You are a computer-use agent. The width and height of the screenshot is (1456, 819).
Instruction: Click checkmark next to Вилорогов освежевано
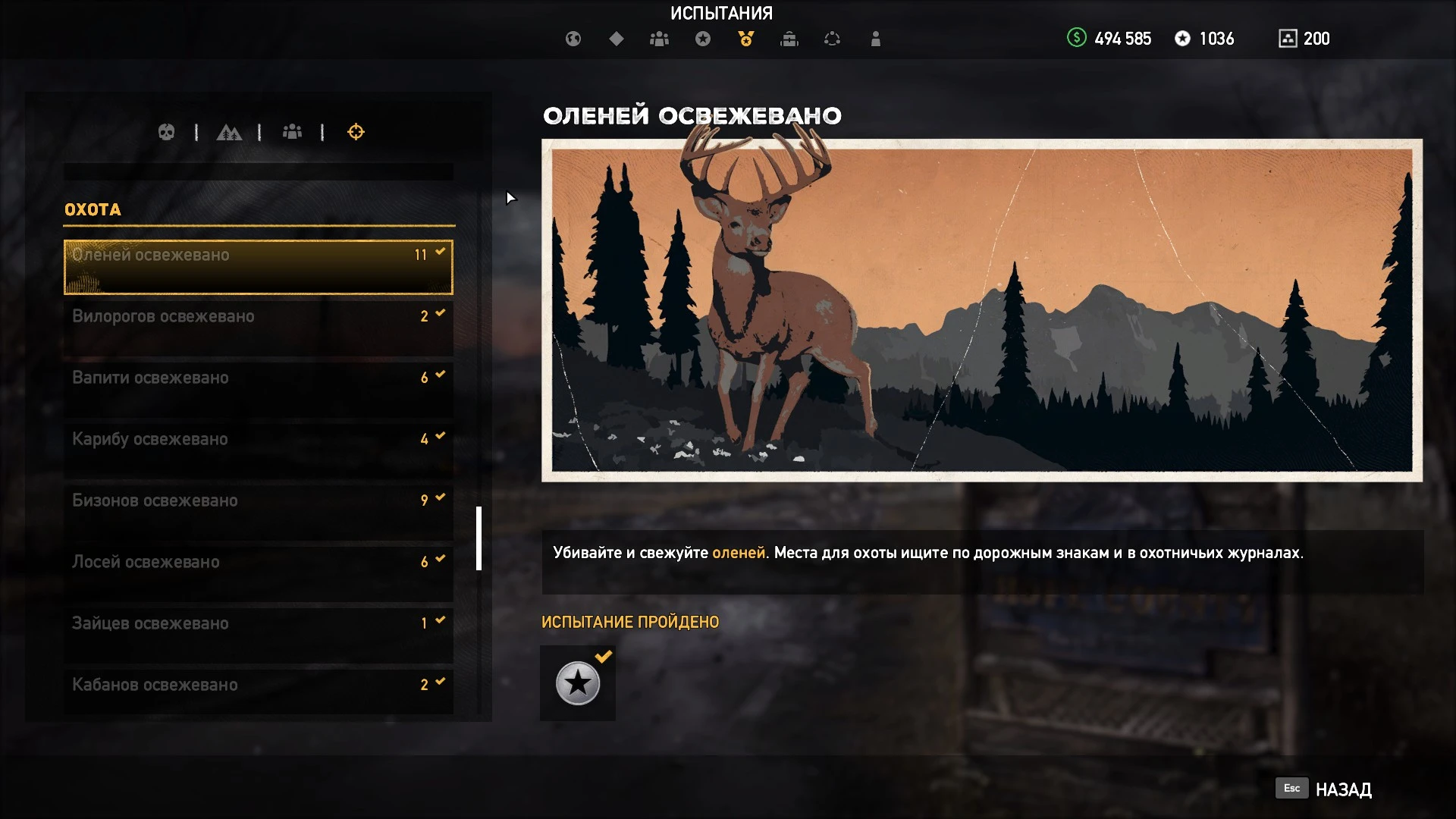[438, 313]
